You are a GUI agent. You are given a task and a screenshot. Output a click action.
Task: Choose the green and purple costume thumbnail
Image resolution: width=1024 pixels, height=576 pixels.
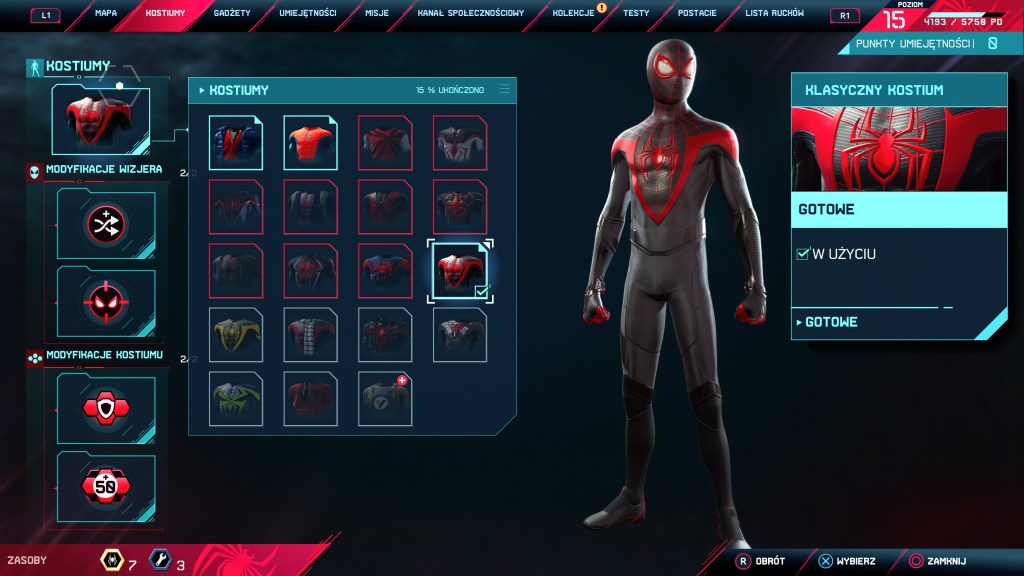236,399
